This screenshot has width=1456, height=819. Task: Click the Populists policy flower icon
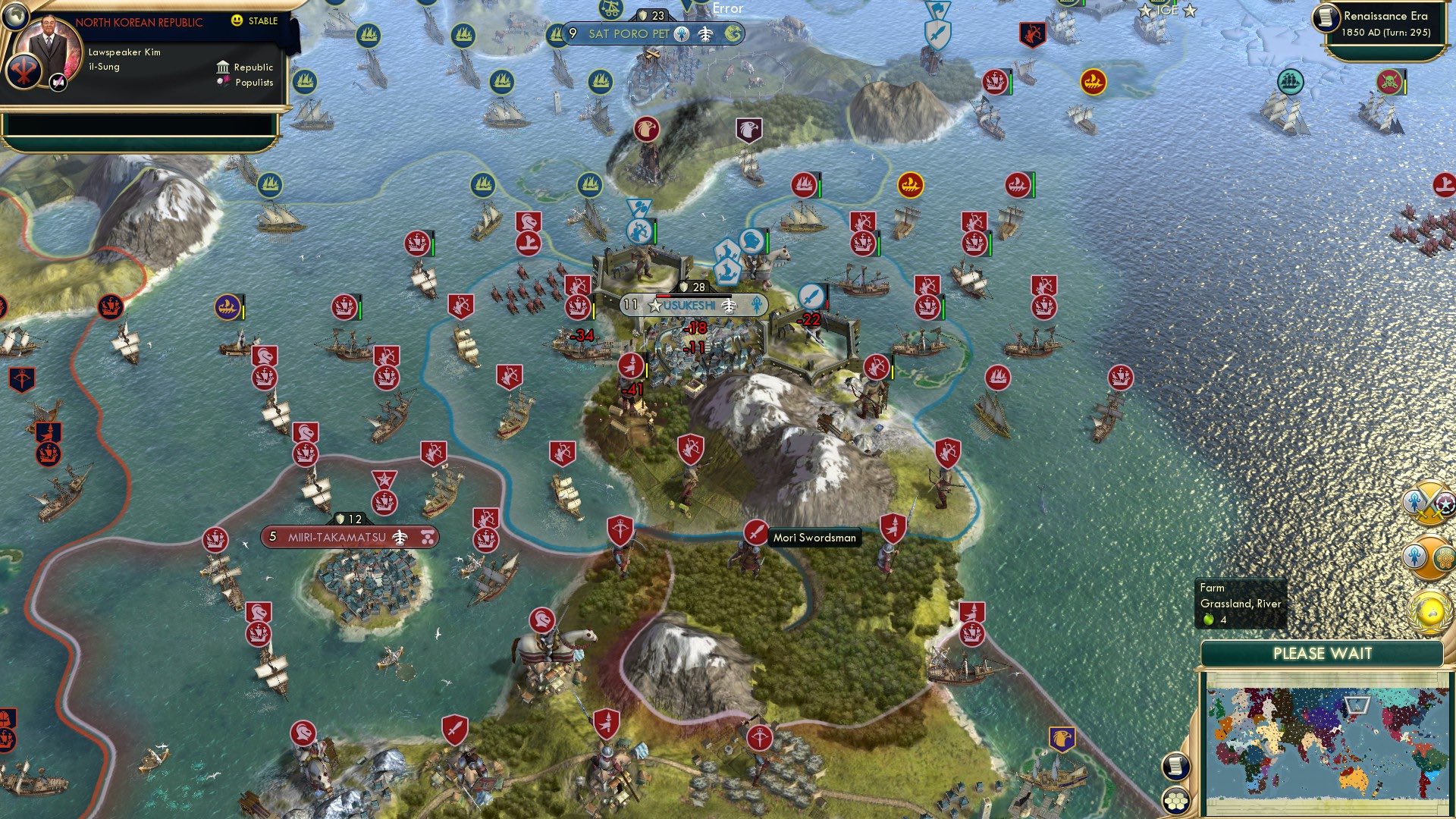pyautogui.click(x=222, y=82)
